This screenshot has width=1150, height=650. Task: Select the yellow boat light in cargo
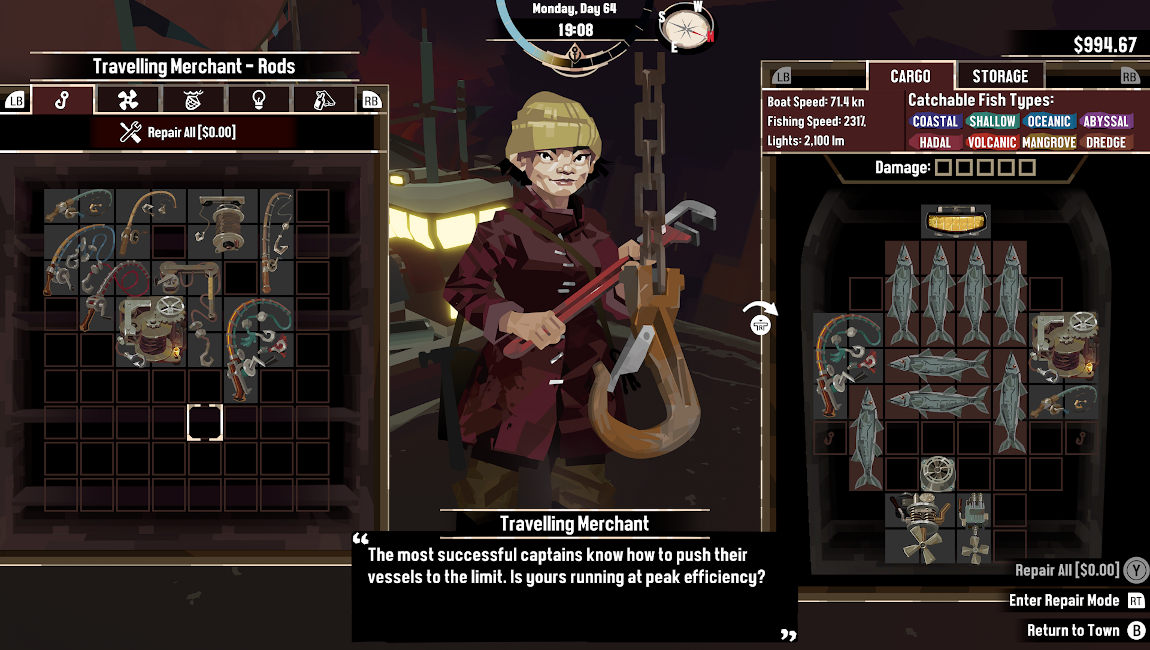pyautogui.click(x=955, y=221)
